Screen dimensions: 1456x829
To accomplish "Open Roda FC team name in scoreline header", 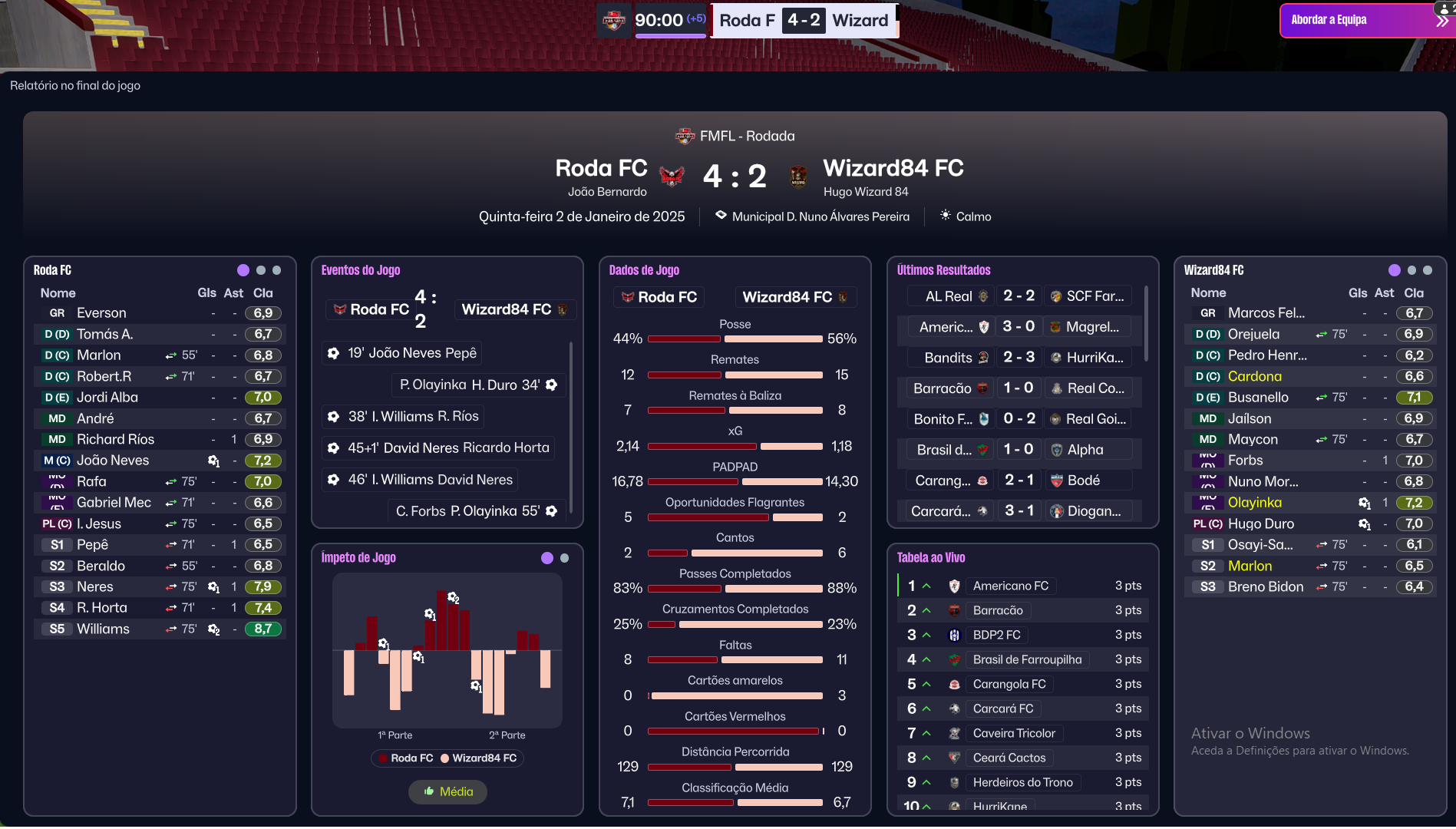I will pos(601,168).
